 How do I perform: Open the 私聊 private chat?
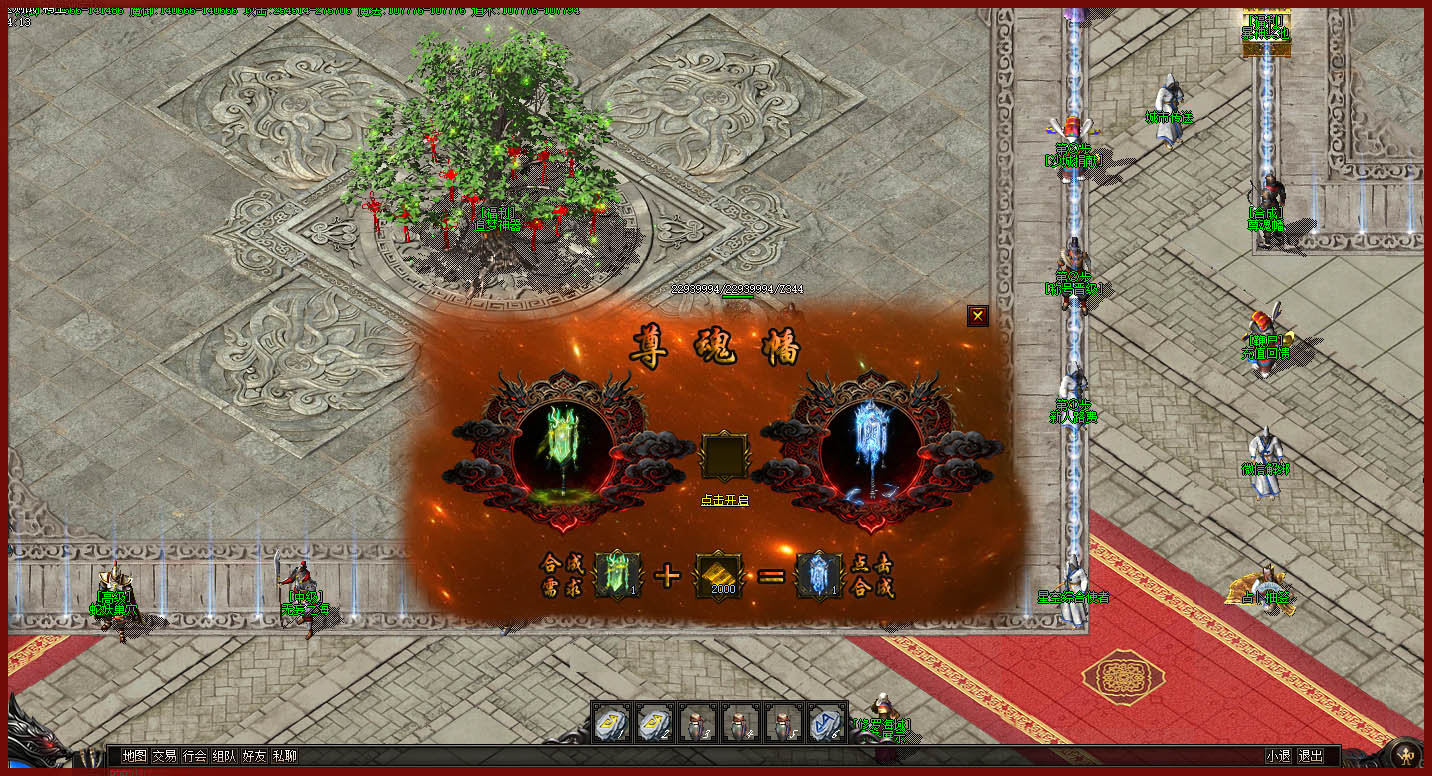click(284, 756)
